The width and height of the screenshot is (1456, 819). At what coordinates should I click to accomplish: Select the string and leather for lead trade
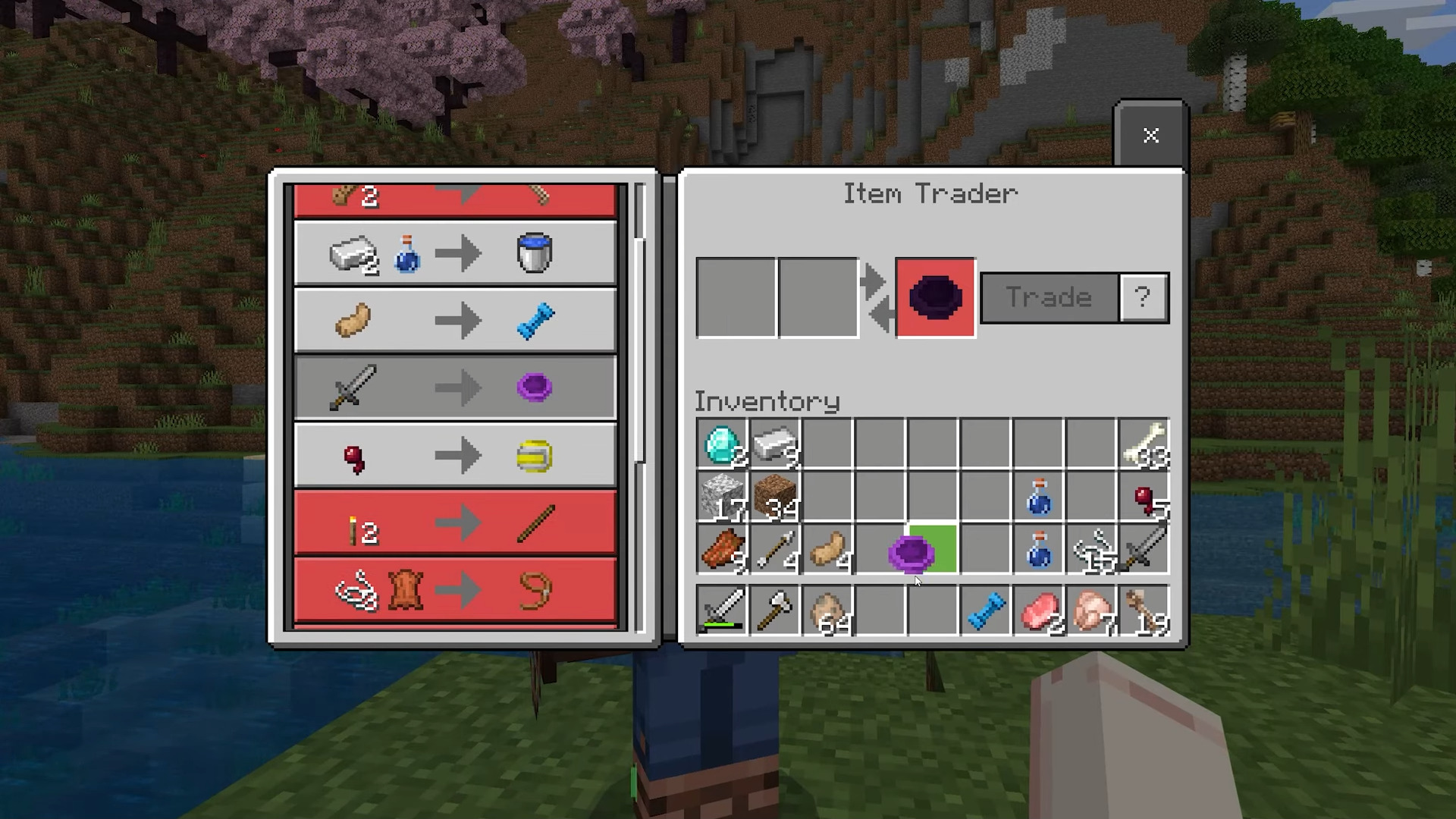click(455, 591)
